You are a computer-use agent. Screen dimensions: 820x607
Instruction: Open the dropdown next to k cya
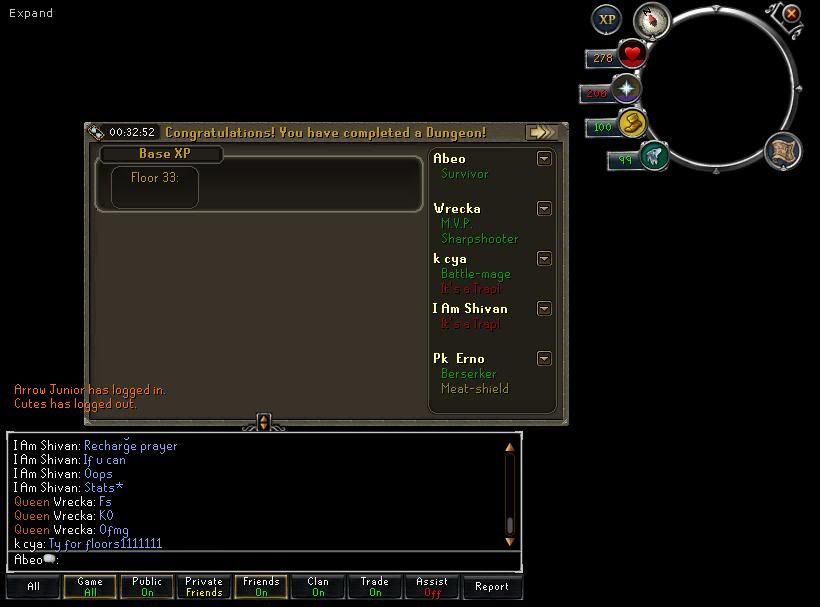pos(544,258)
